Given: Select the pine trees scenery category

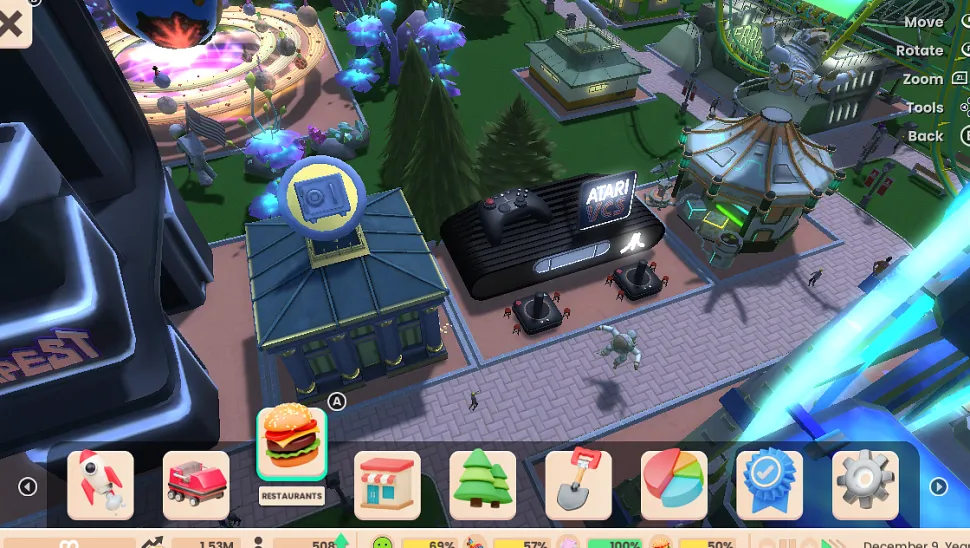Looking at the screenshot, I should coord(483,485).
